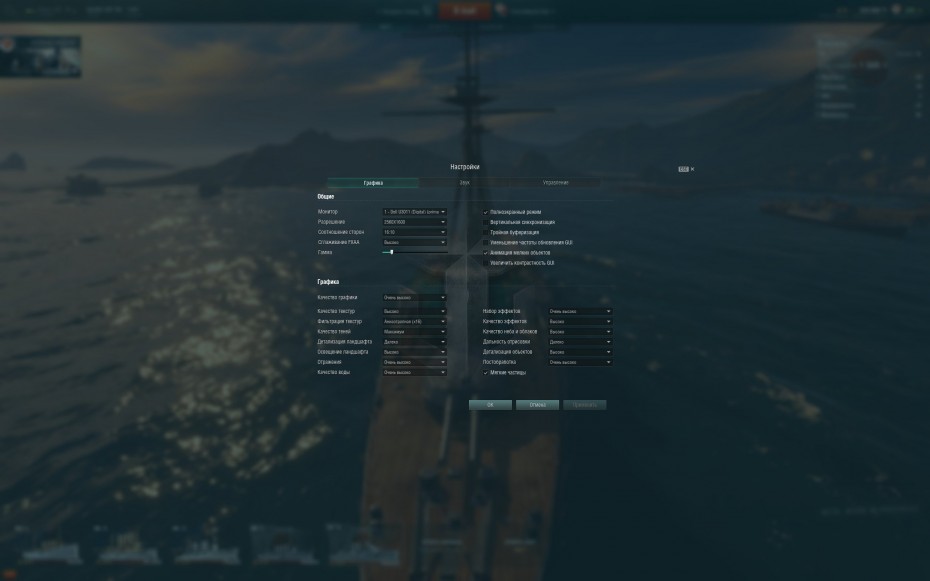Select the Графика (Graphics) tab

(373, 183)
